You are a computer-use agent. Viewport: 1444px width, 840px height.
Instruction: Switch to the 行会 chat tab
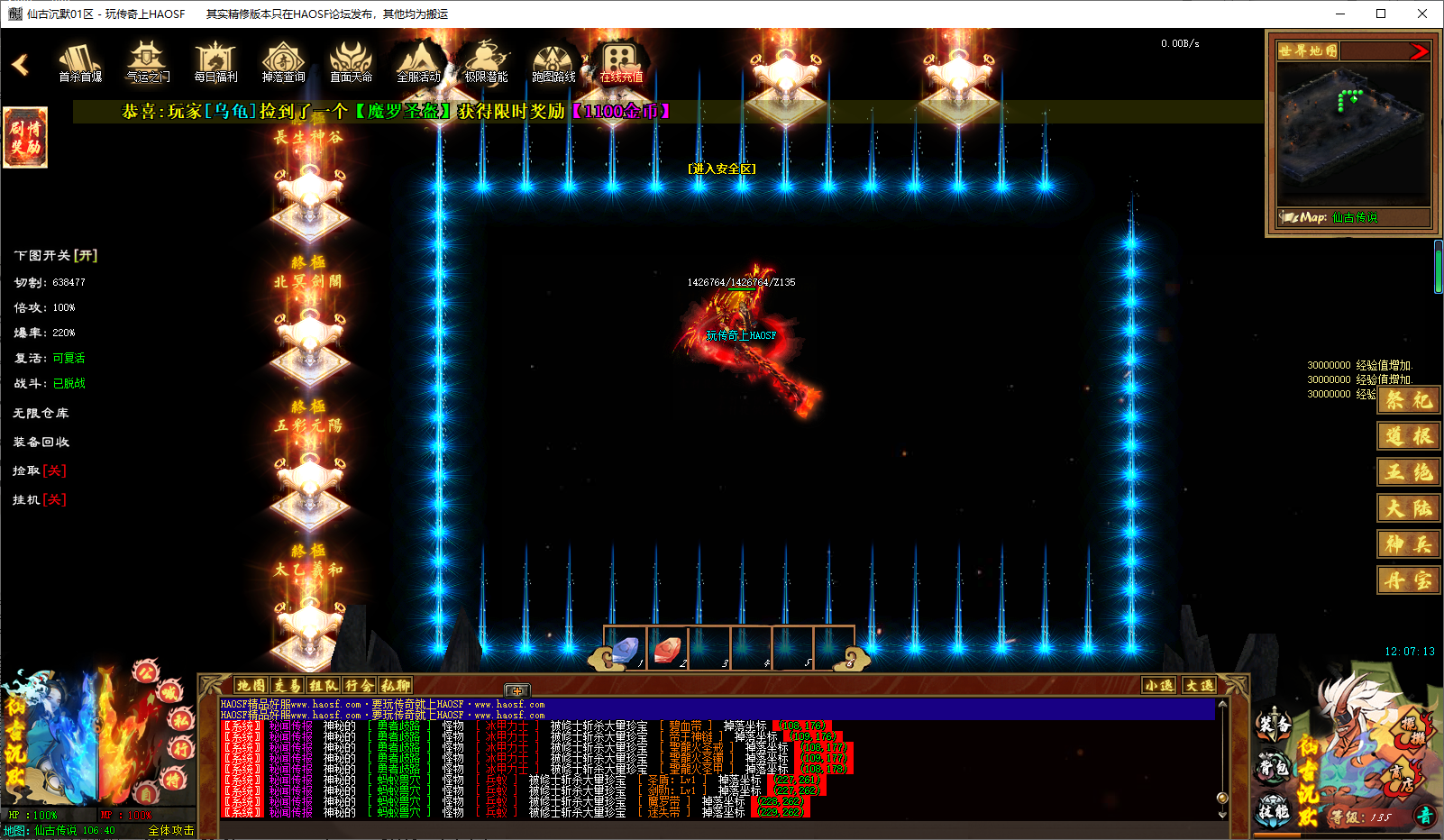[359, 686]
